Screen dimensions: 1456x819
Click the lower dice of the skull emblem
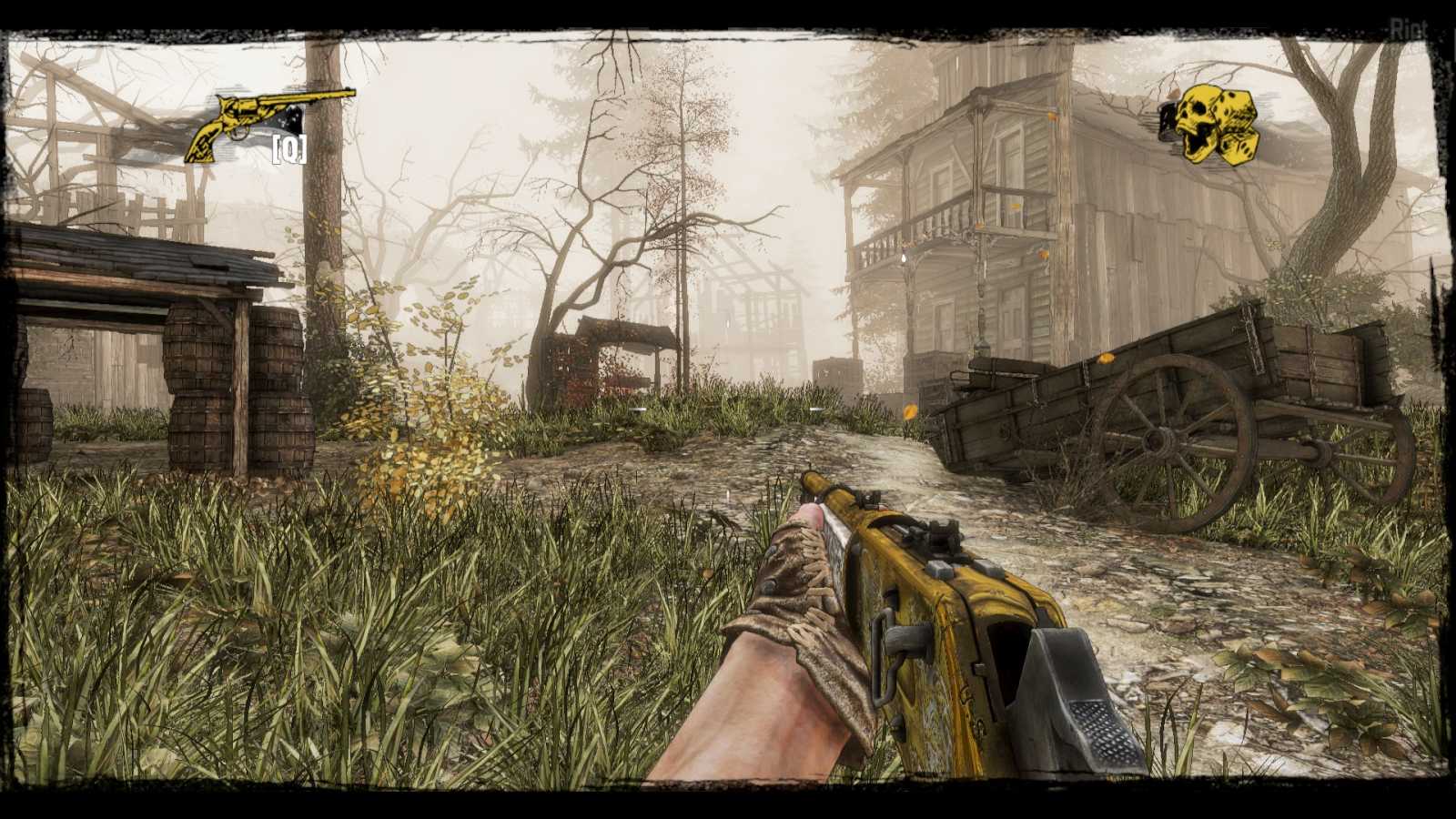(1239, 148)
